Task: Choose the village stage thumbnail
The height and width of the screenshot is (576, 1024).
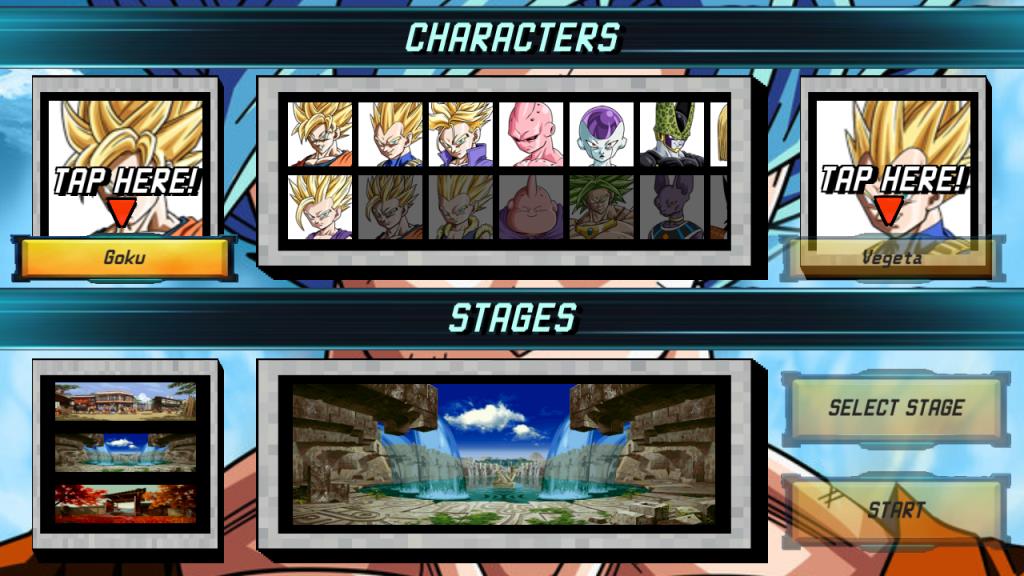Action: pos(125,401)
